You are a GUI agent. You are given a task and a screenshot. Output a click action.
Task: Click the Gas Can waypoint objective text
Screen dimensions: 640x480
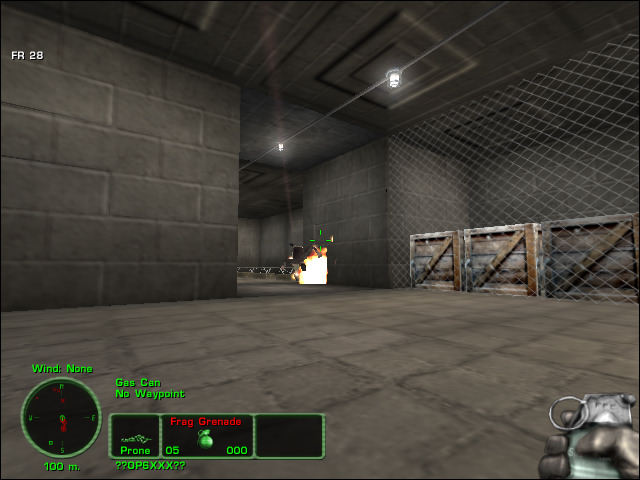[133, 382]
